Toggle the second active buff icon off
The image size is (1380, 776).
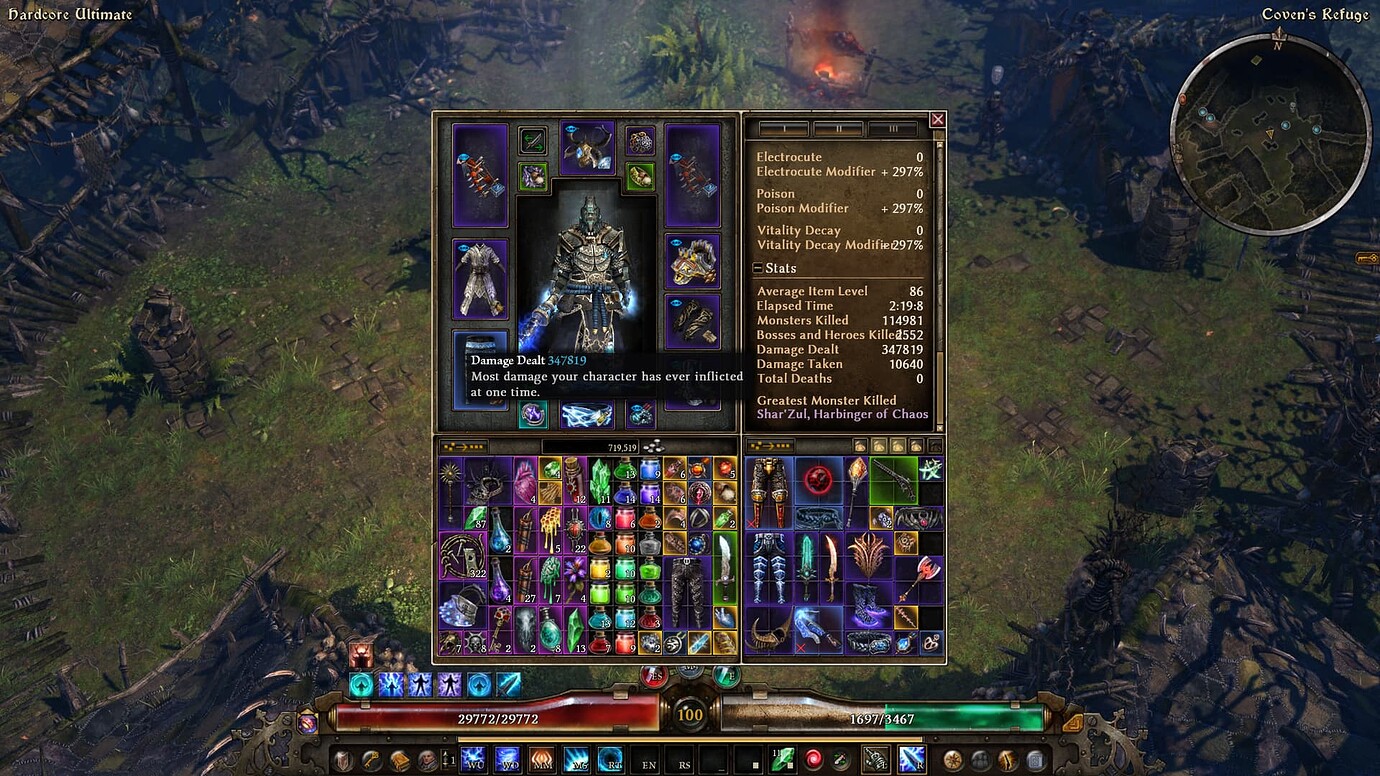coord(394,685)
